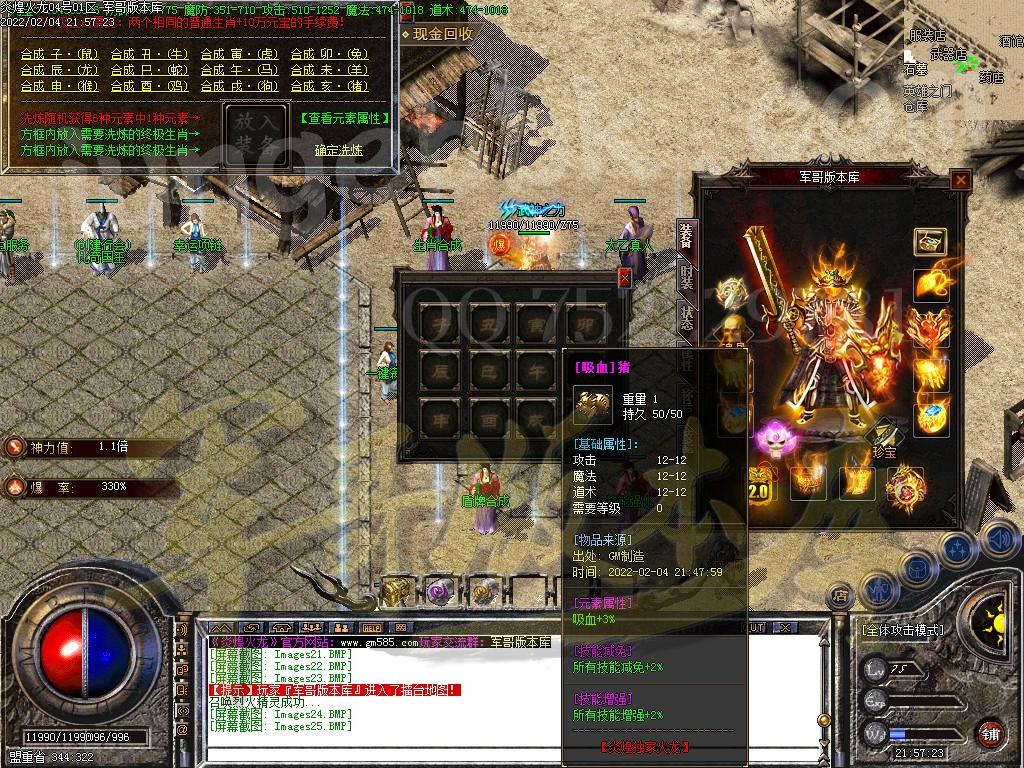Close the 军哥版本库 character panel

point(960,180)
